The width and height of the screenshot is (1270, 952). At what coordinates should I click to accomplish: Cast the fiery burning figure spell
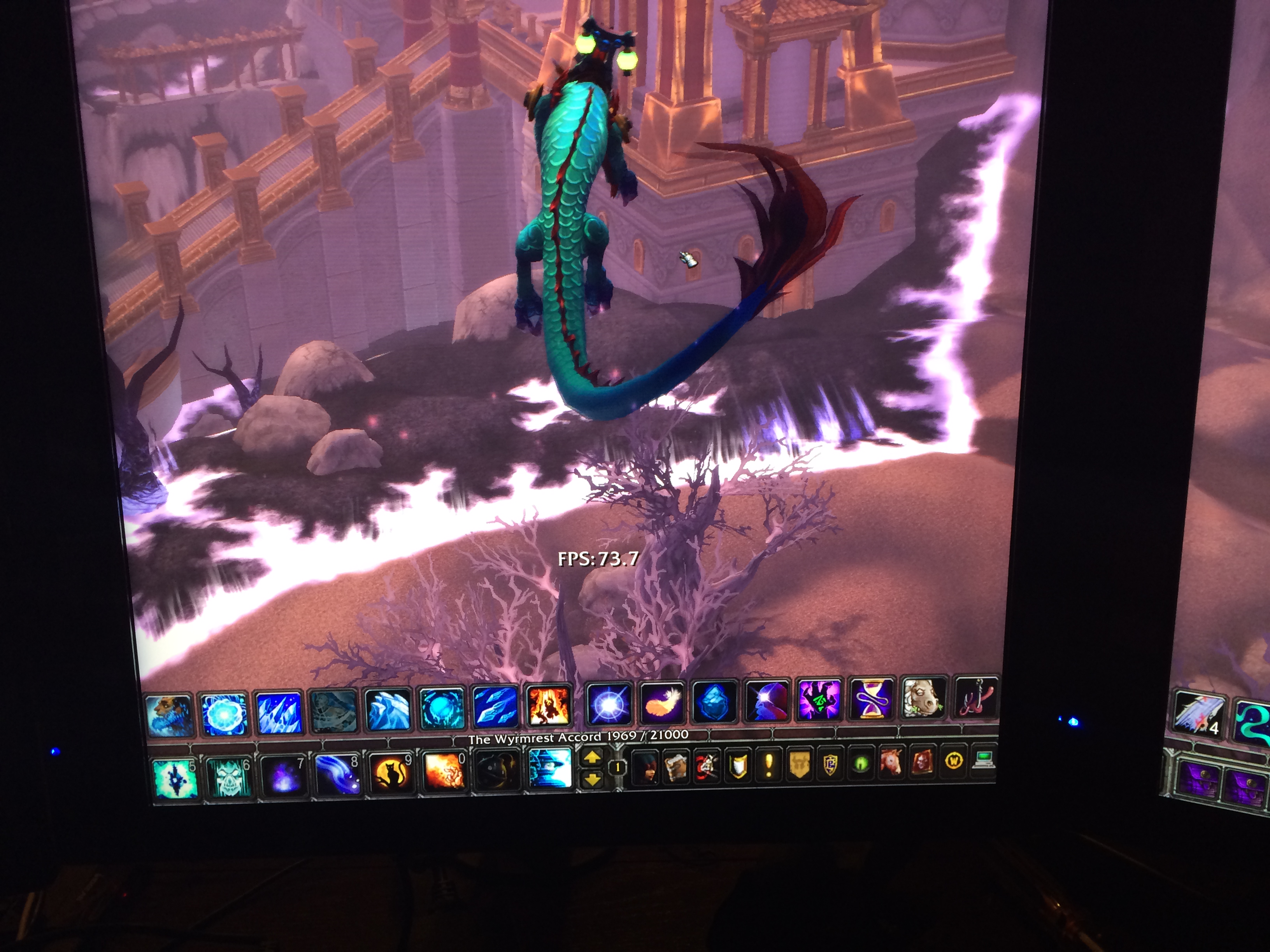pos(548,706)
